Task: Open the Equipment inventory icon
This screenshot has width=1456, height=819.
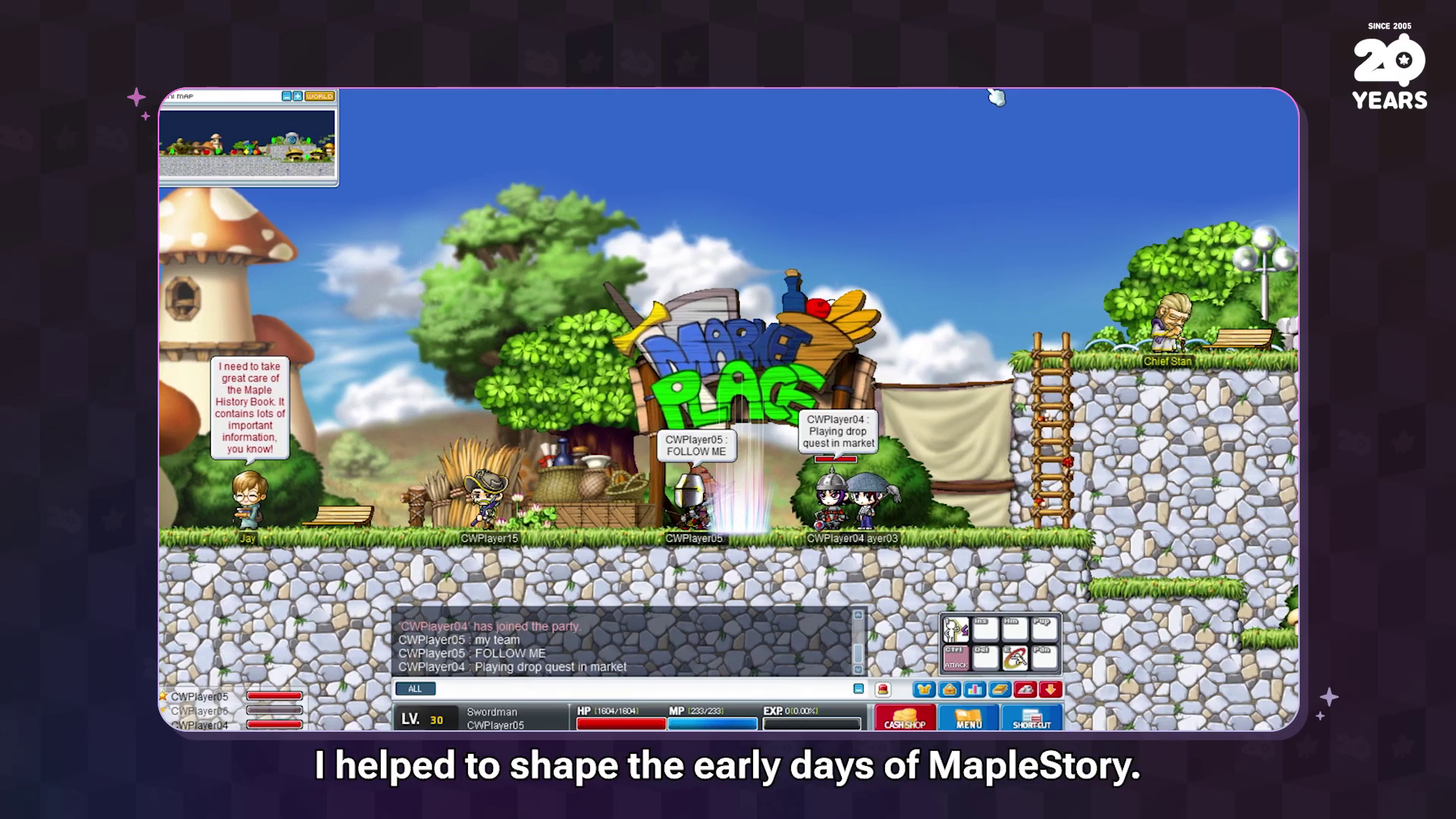Action: click(x=924, y=689)
